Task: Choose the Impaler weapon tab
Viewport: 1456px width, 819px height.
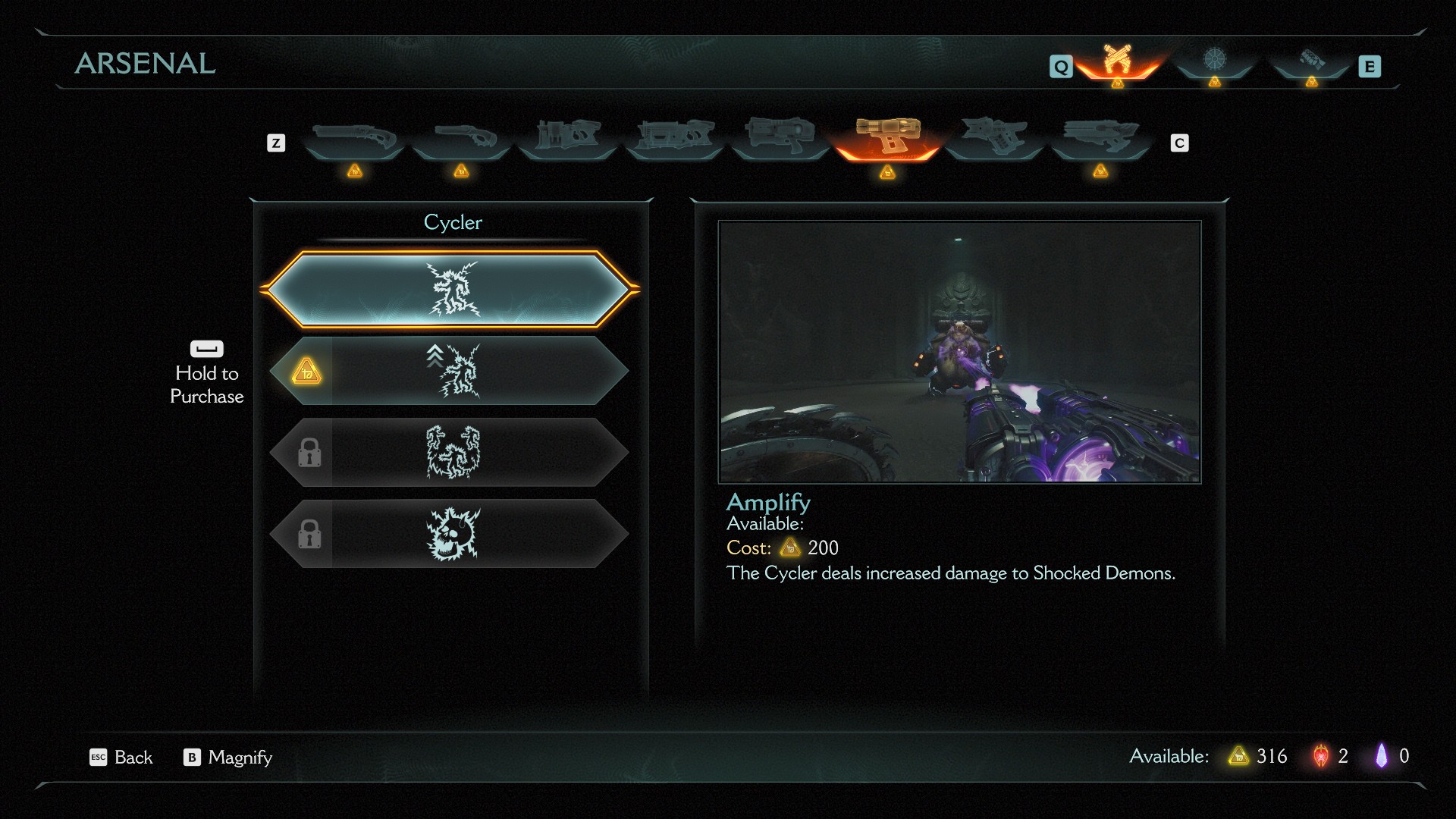Action: pos(674,136)
